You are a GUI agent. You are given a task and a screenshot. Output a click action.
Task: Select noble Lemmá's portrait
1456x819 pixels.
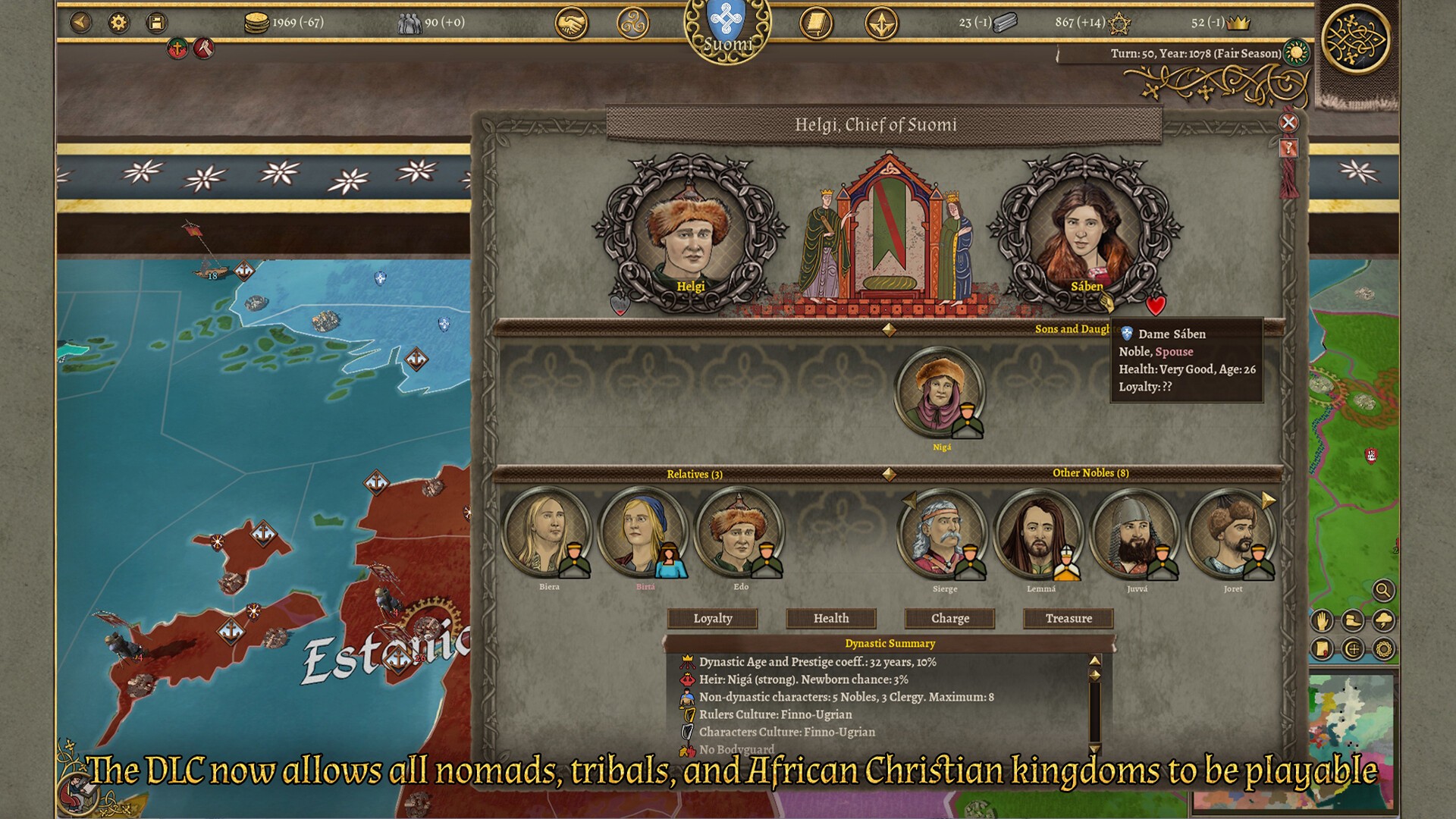[x=1038, y=534]
